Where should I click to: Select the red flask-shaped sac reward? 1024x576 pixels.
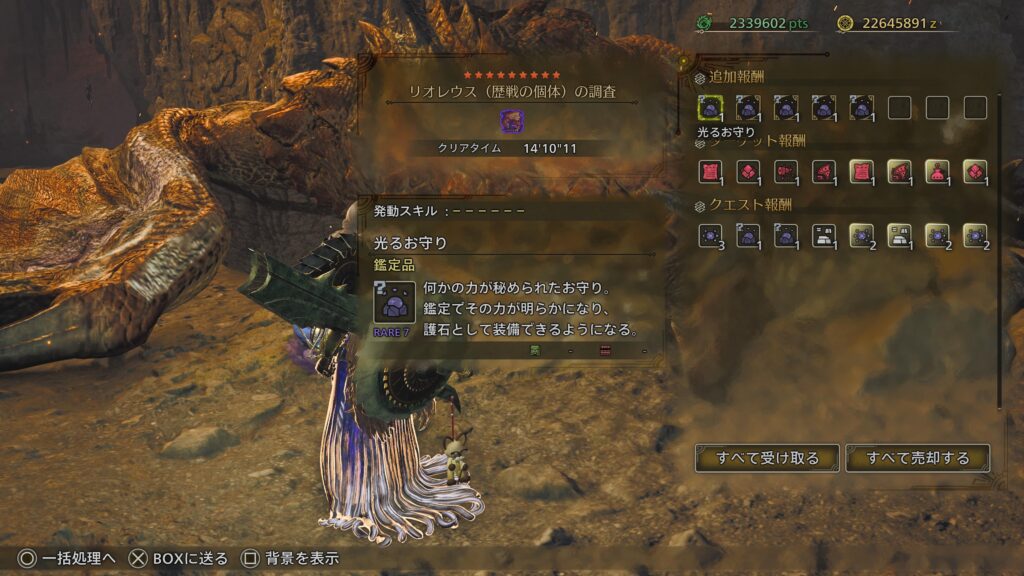tap(937, 172)
